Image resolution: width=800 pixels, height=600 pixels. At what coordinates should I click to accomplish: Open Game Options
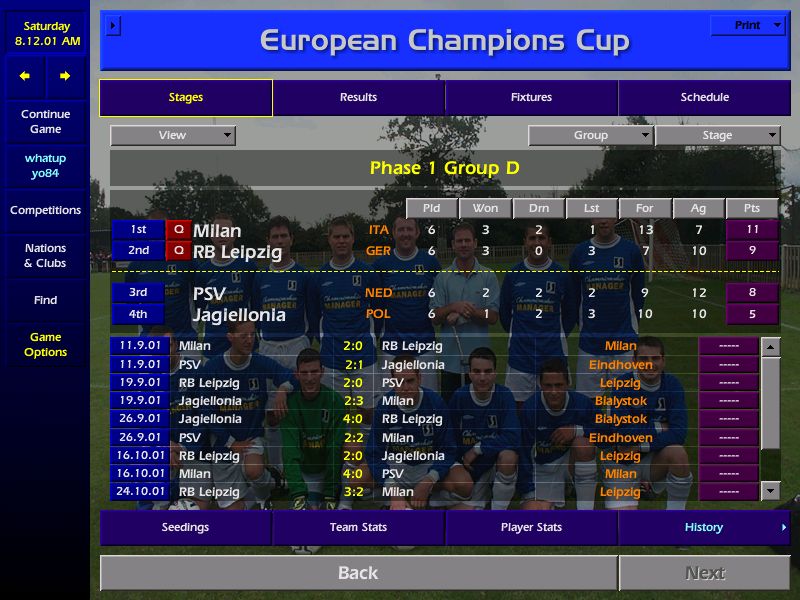[45, 345]
